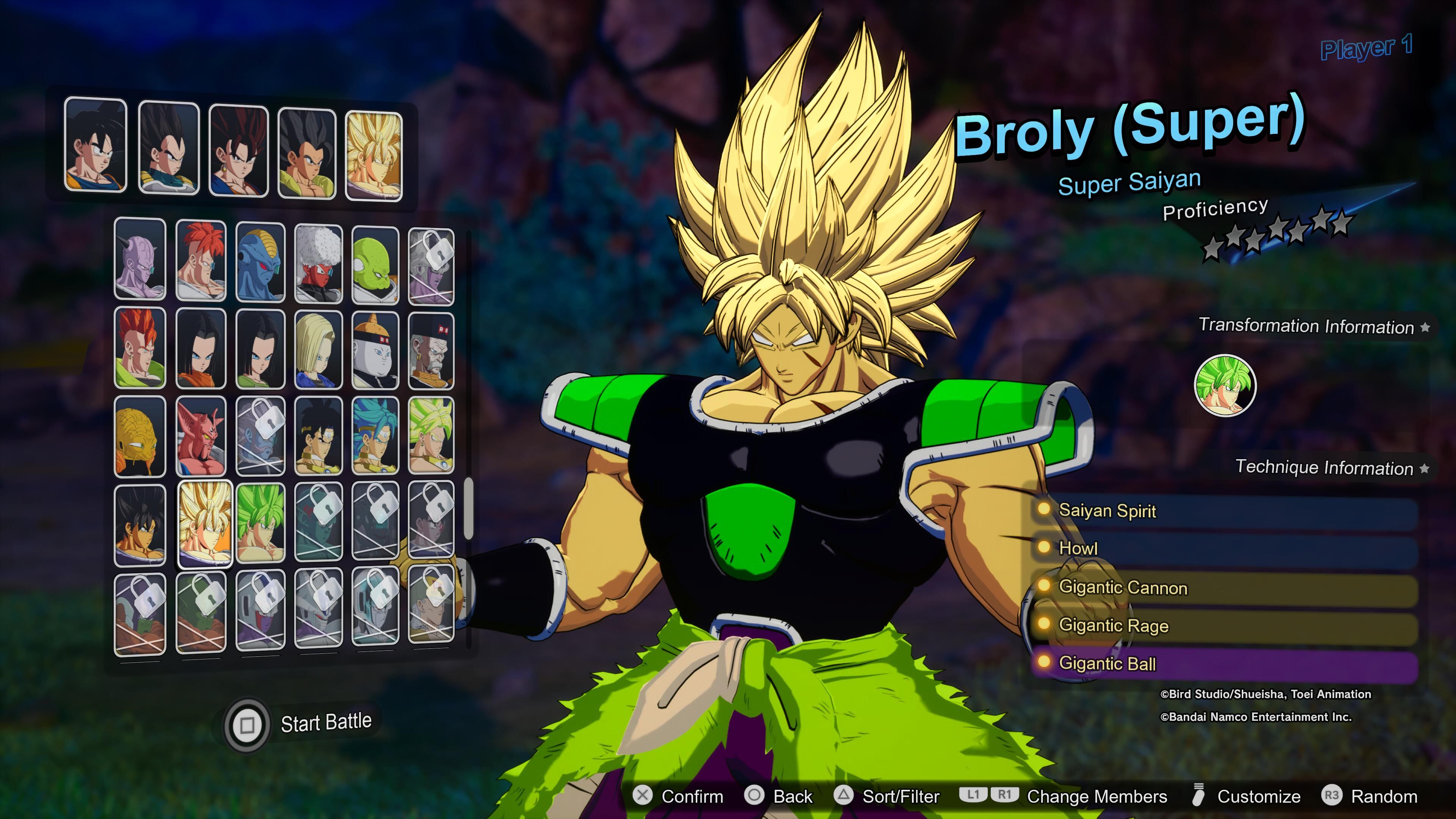Choose the green-haired Full Power Broly tile
The width and height of the screenshot is (1456, 819).
260,522
